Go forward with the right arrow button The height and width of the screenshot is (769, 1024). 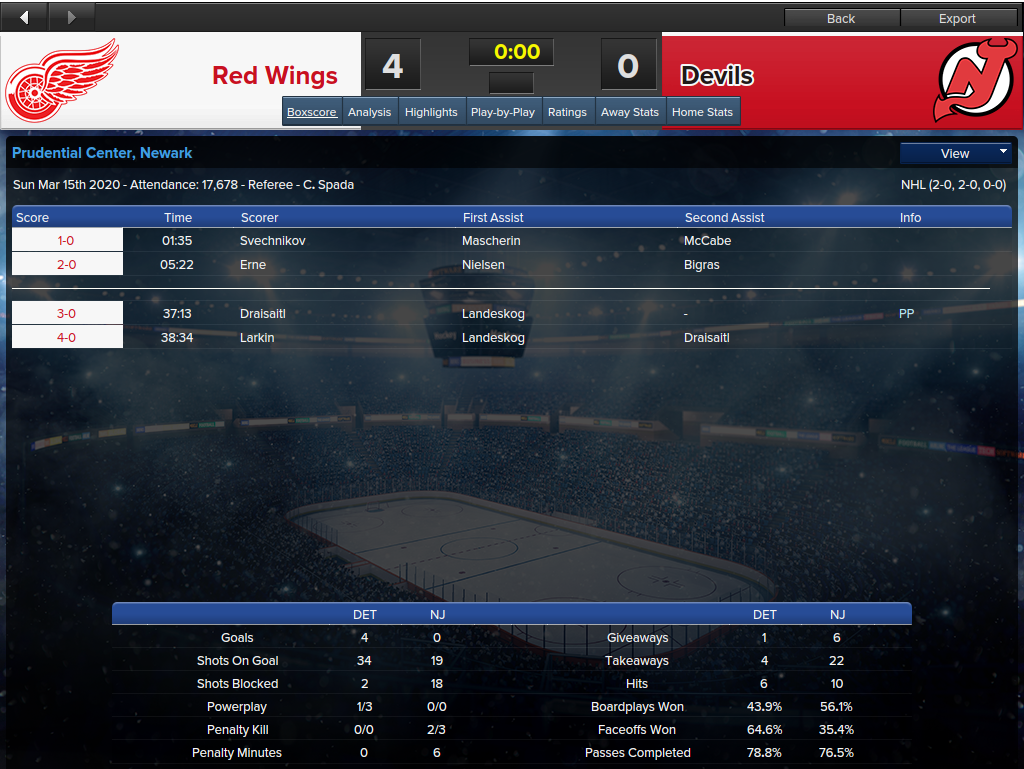[71, 17]
